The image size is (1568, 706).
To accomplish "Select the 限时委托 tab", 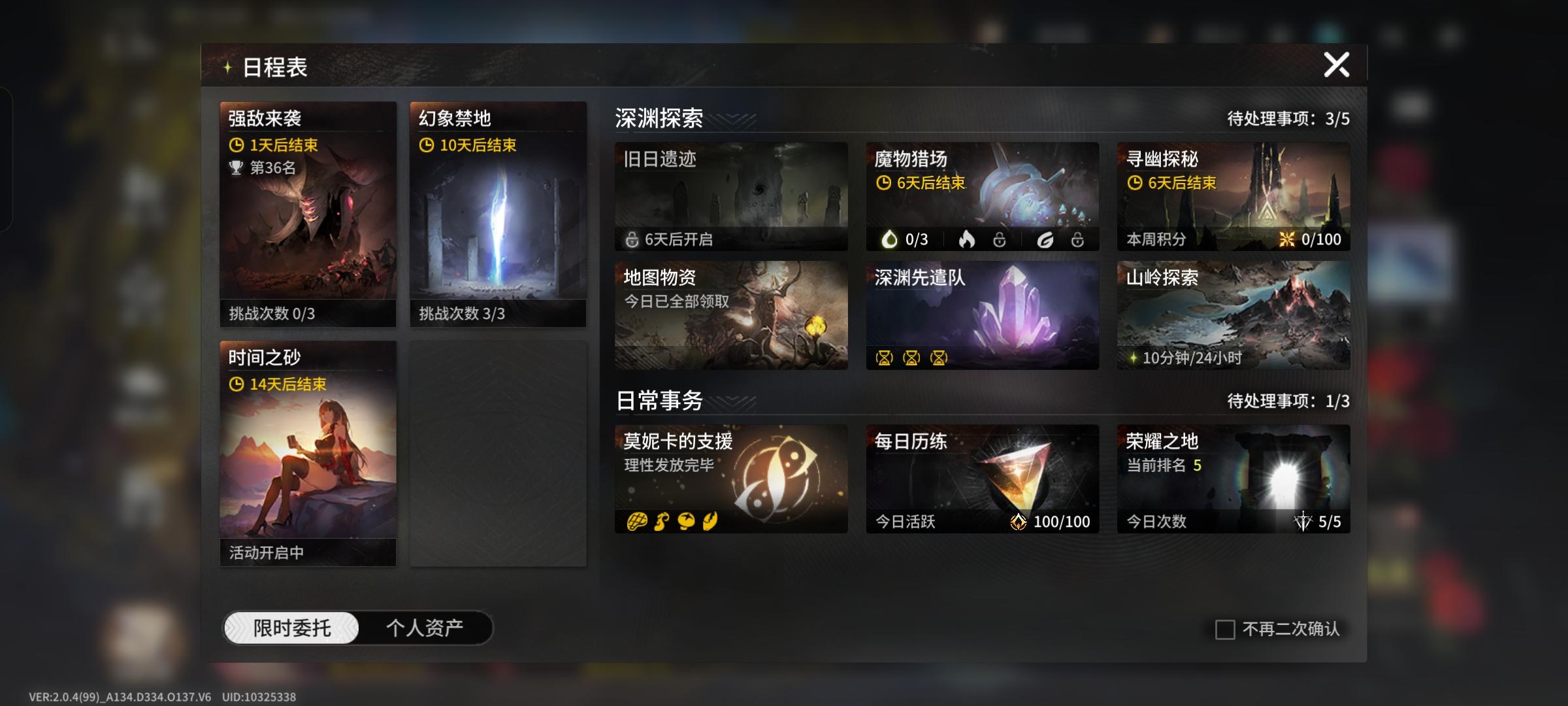I will coord(292,626).
